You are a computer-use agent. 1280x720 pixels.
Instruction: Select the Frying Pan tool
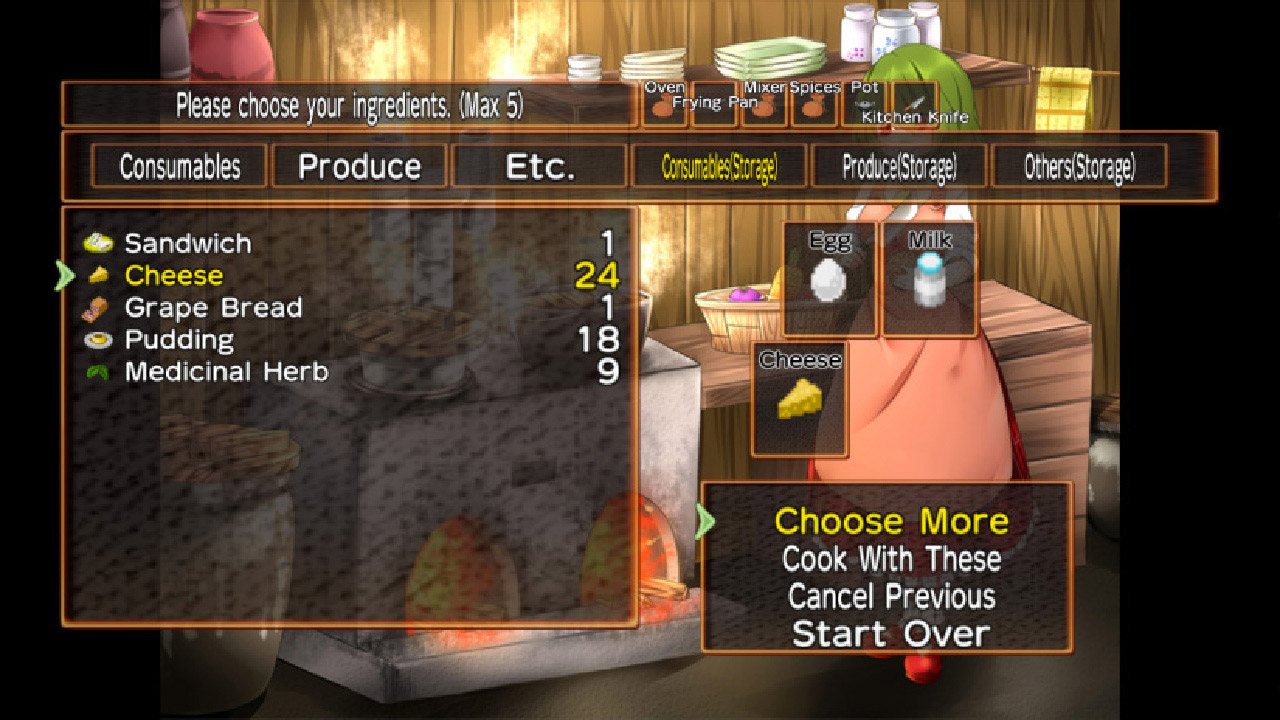point(715,107)
